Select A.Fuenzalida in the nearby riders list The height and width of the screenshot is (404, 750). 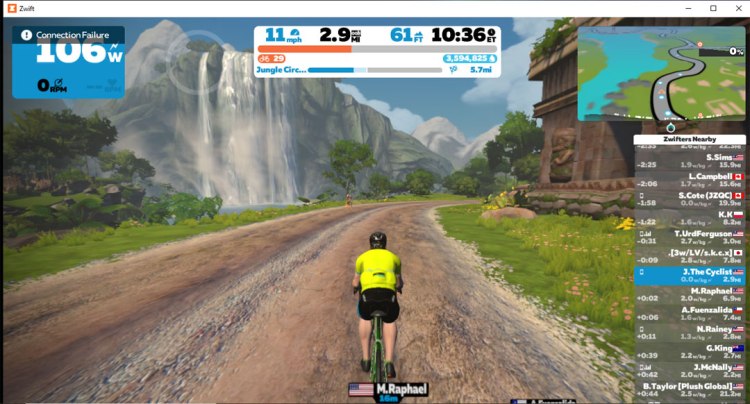[x=690, y=313]
